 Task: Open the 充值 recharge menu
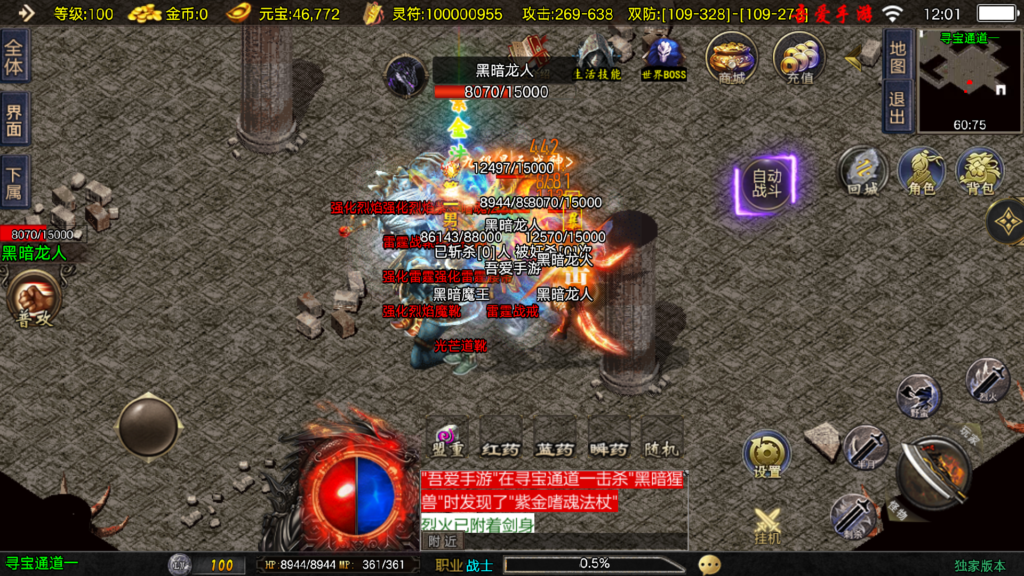[x=799, y=58]
